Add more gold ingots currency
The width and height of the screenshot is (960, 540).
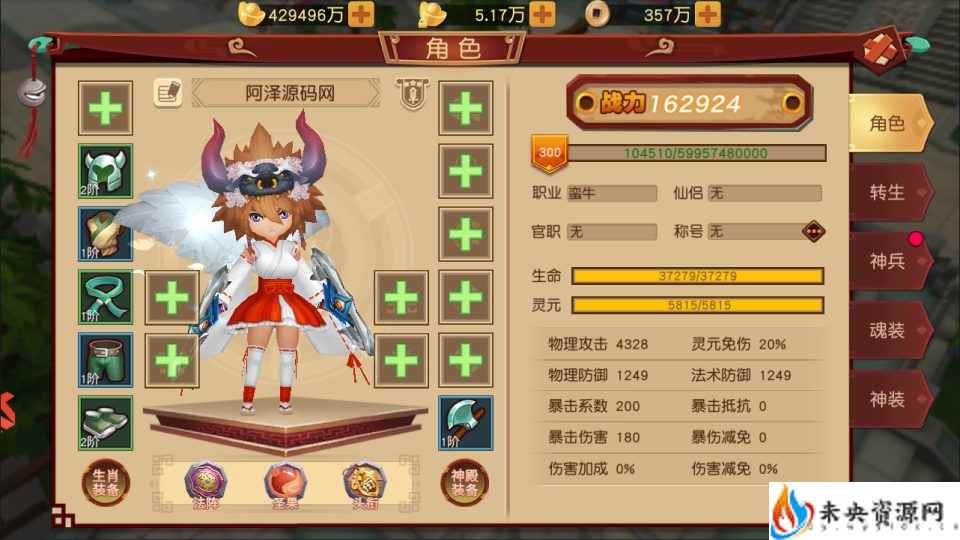(362, 14)
